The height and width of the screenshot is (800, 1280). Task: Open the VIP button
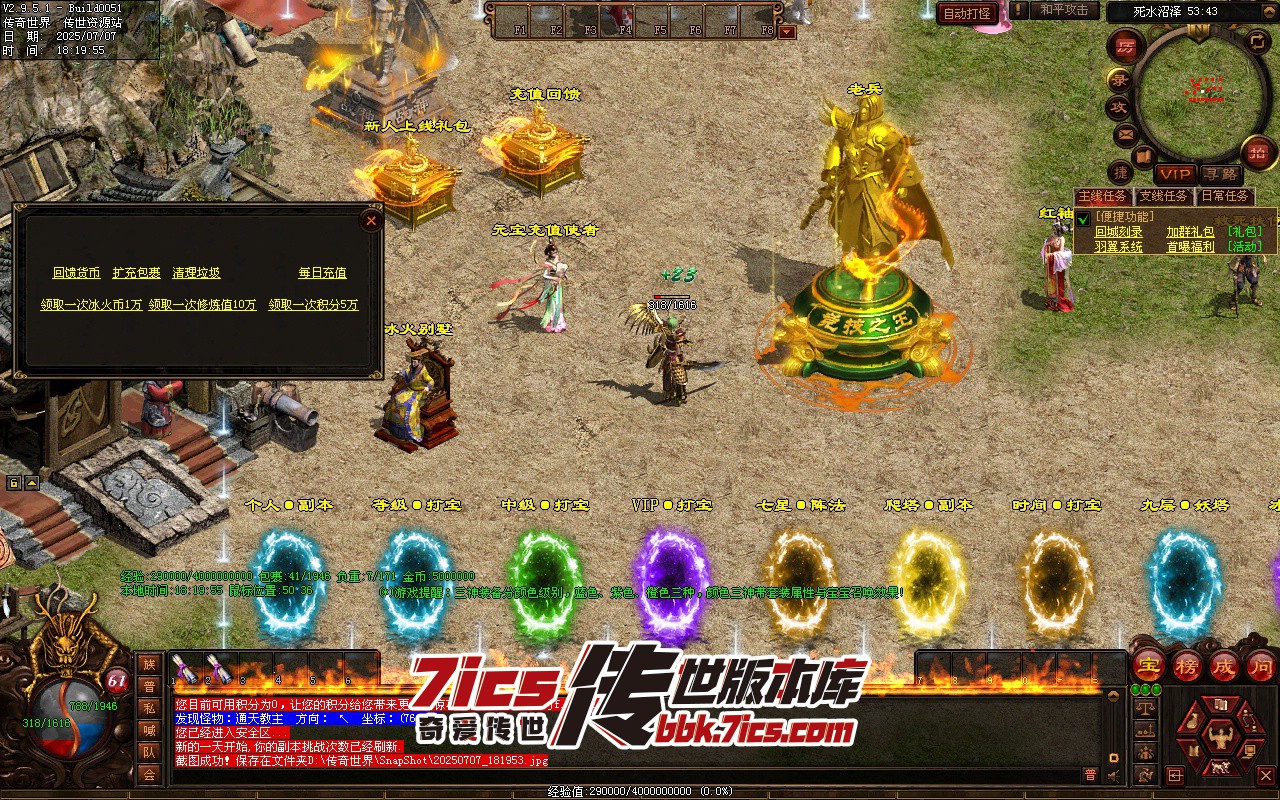(x=1175, y=174)
